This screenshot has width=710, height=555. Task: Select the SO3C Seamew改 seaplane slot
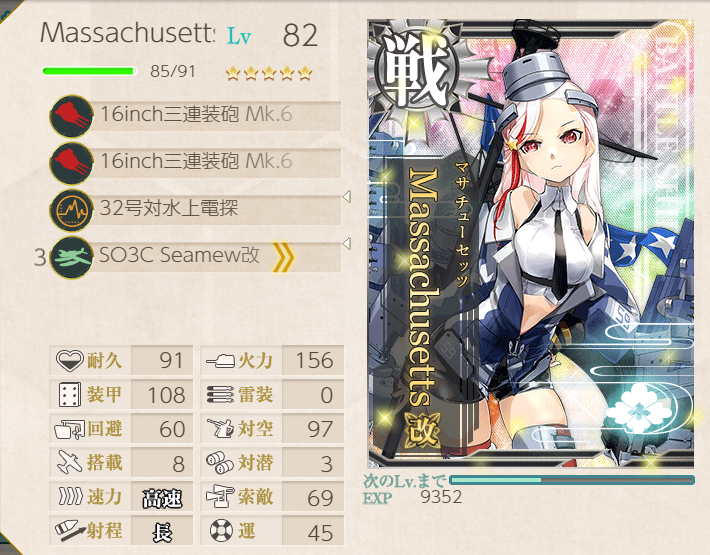click(x=195, y=256)
